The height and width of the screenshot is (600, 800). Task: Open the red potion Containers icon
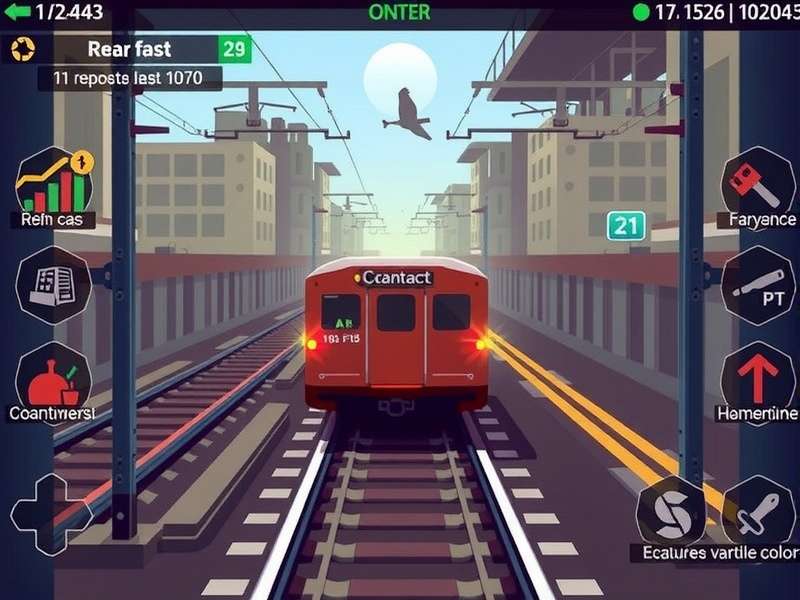[54, 378]
